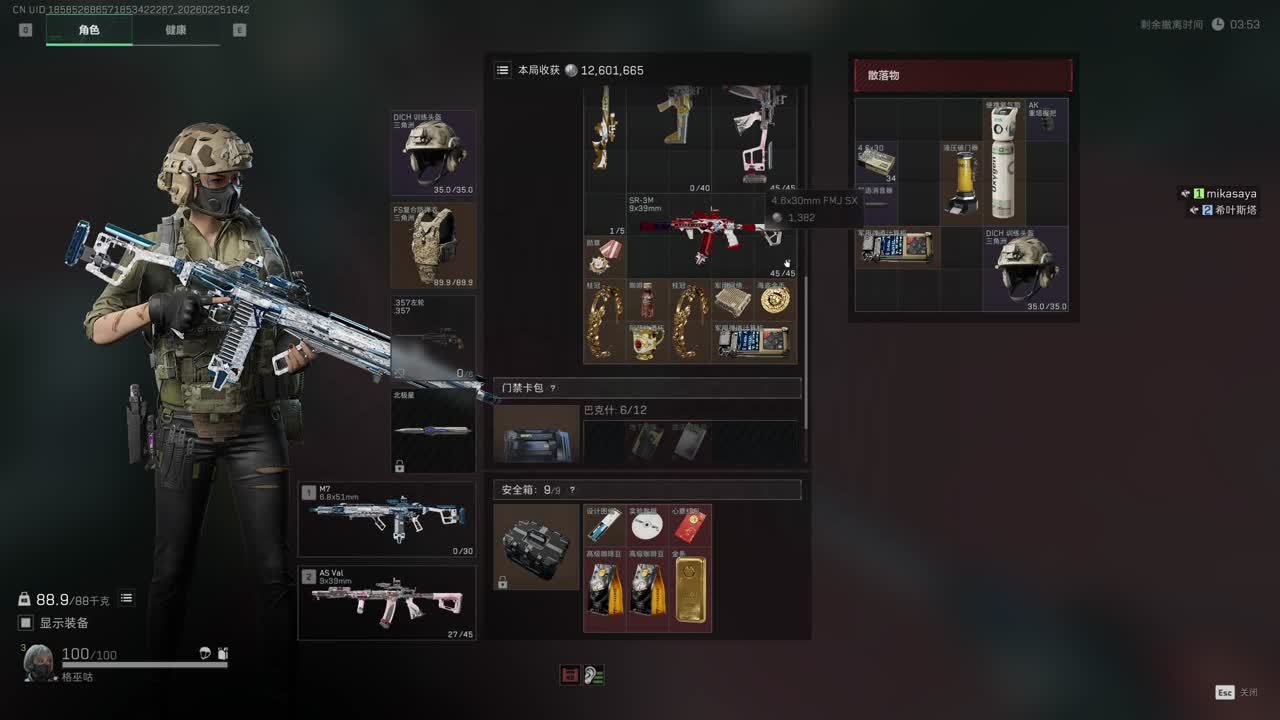Select the 4.6x30 ammo box loot
Viewport: 1280px width, 720px height.
pos(876,162)
